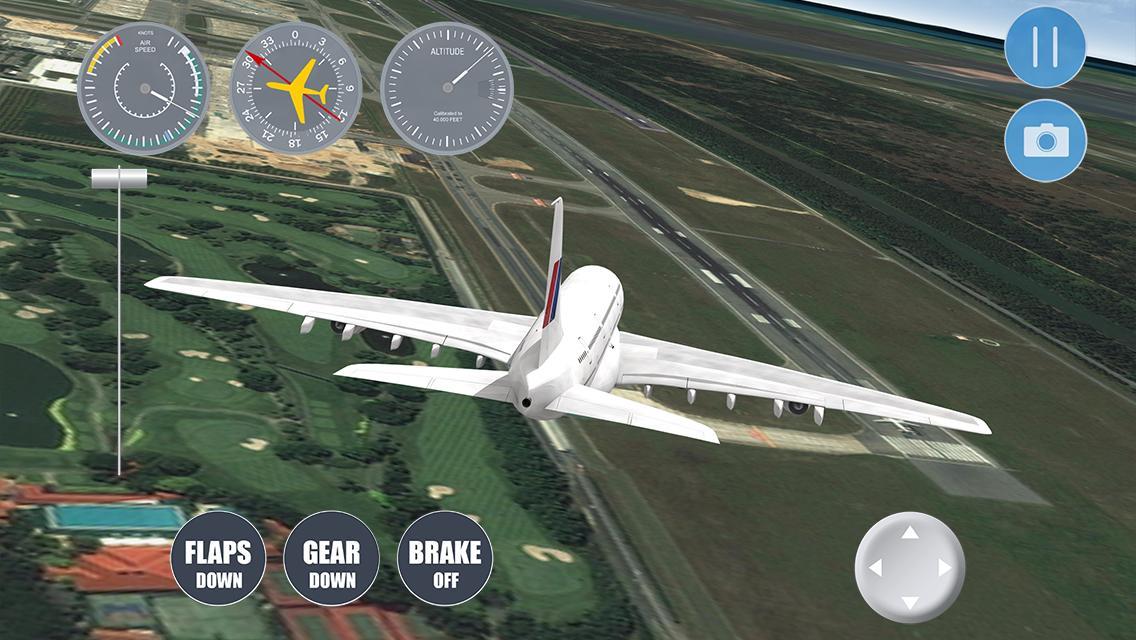Pause the flight simulation
The width and height of the screenshot is (1136, 640).
tap(1045, 47)
